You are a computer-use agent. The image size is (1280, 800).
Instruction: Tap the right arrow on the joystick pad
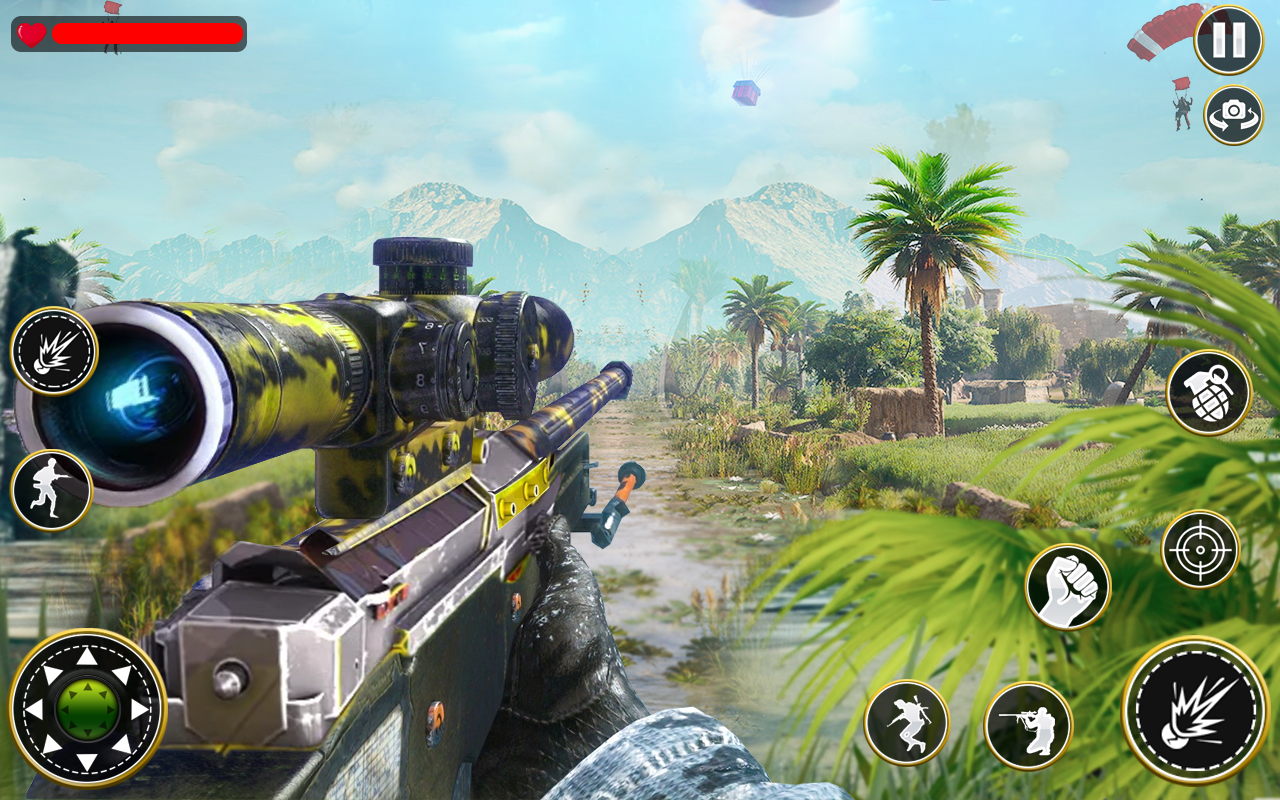140,710
